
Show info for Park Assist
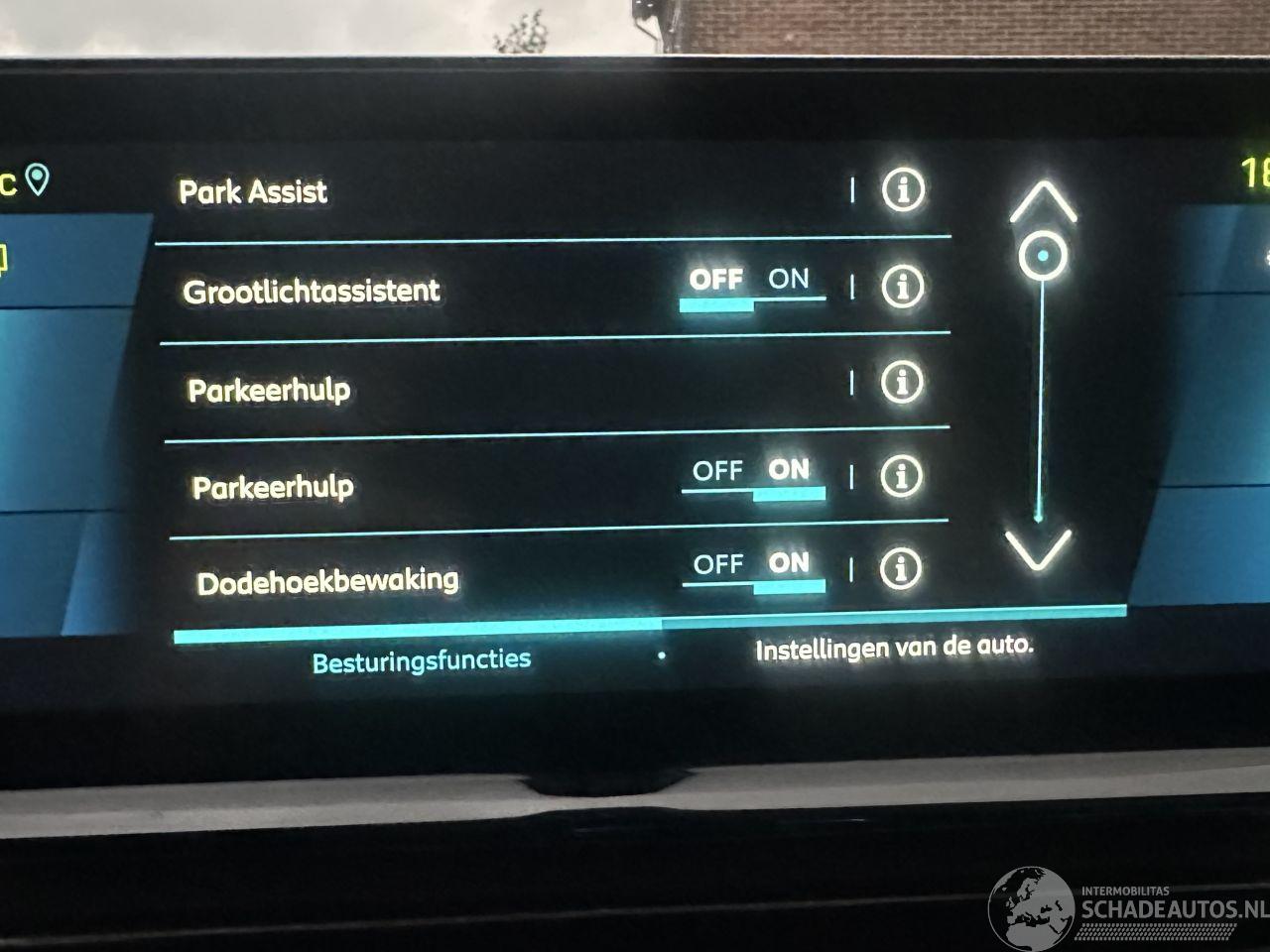pos(902,188)
